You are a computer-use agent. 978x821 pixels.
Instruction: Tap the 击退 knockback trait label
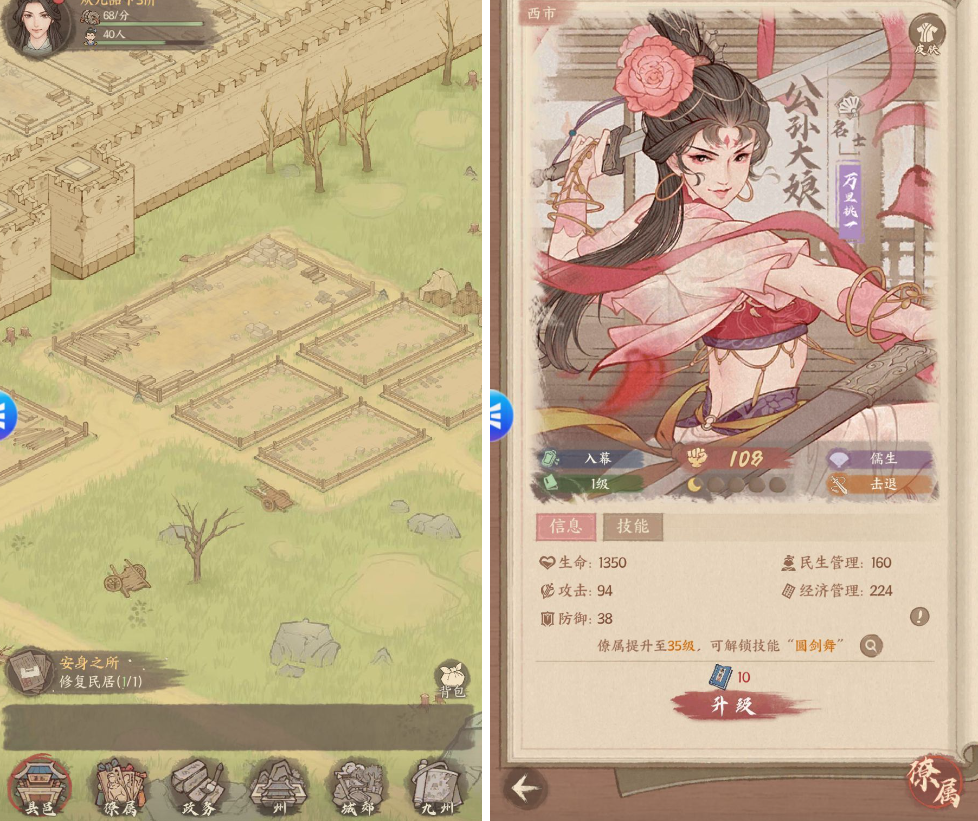(x=882, y=484)
